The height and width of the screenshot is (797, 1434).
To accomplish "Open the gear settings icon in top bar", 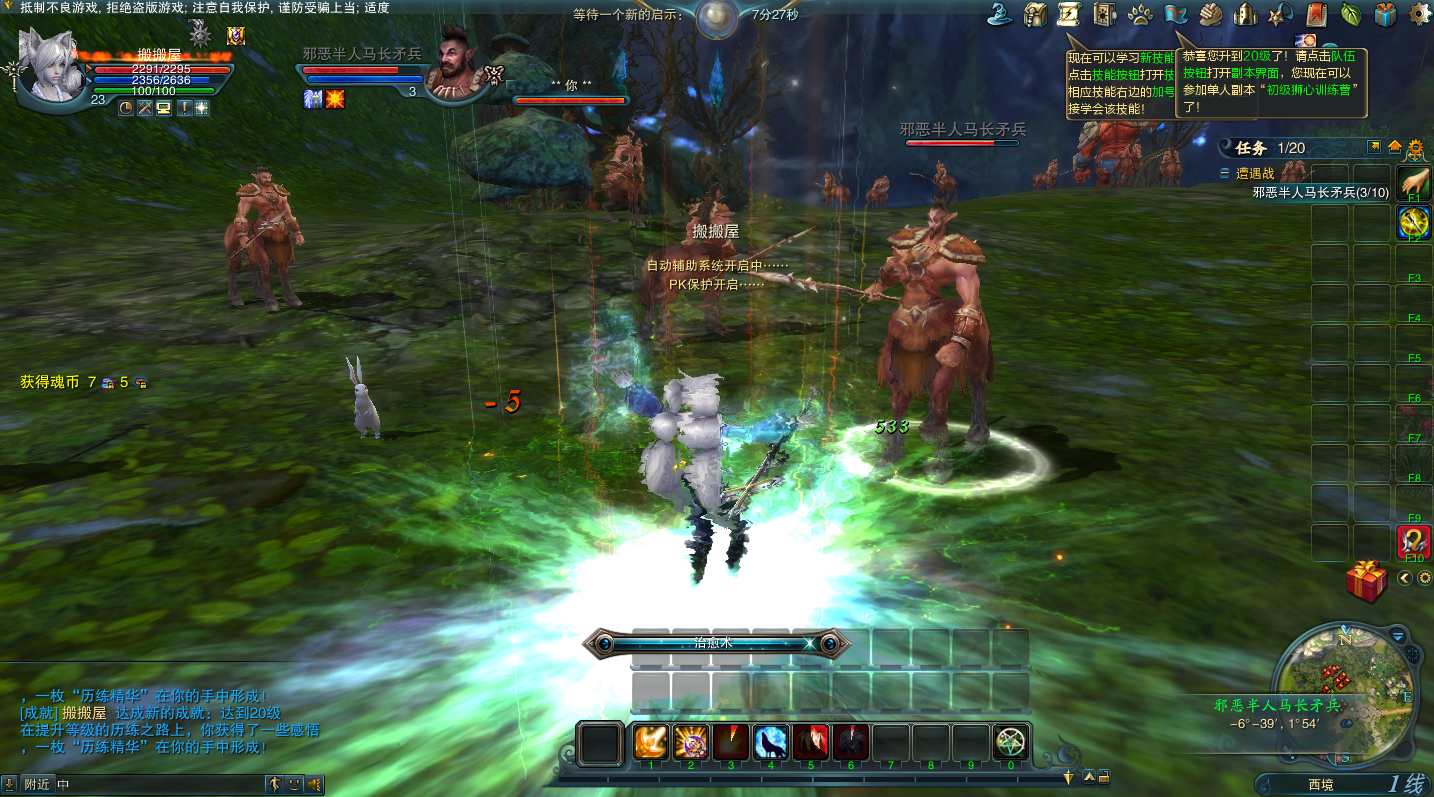I will click(1419, 14).
